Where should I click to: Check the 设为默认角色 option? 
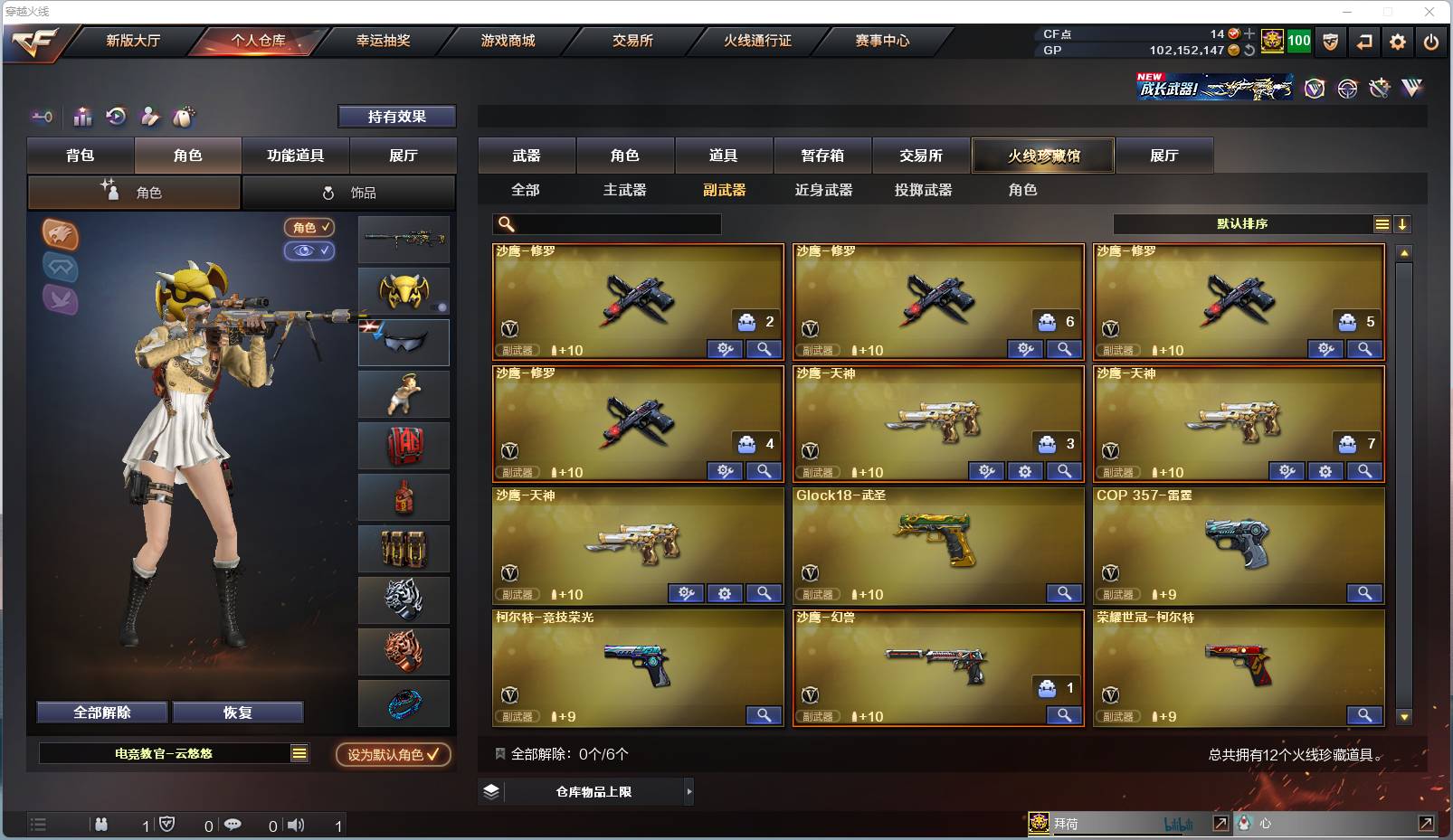coord(393,753)
